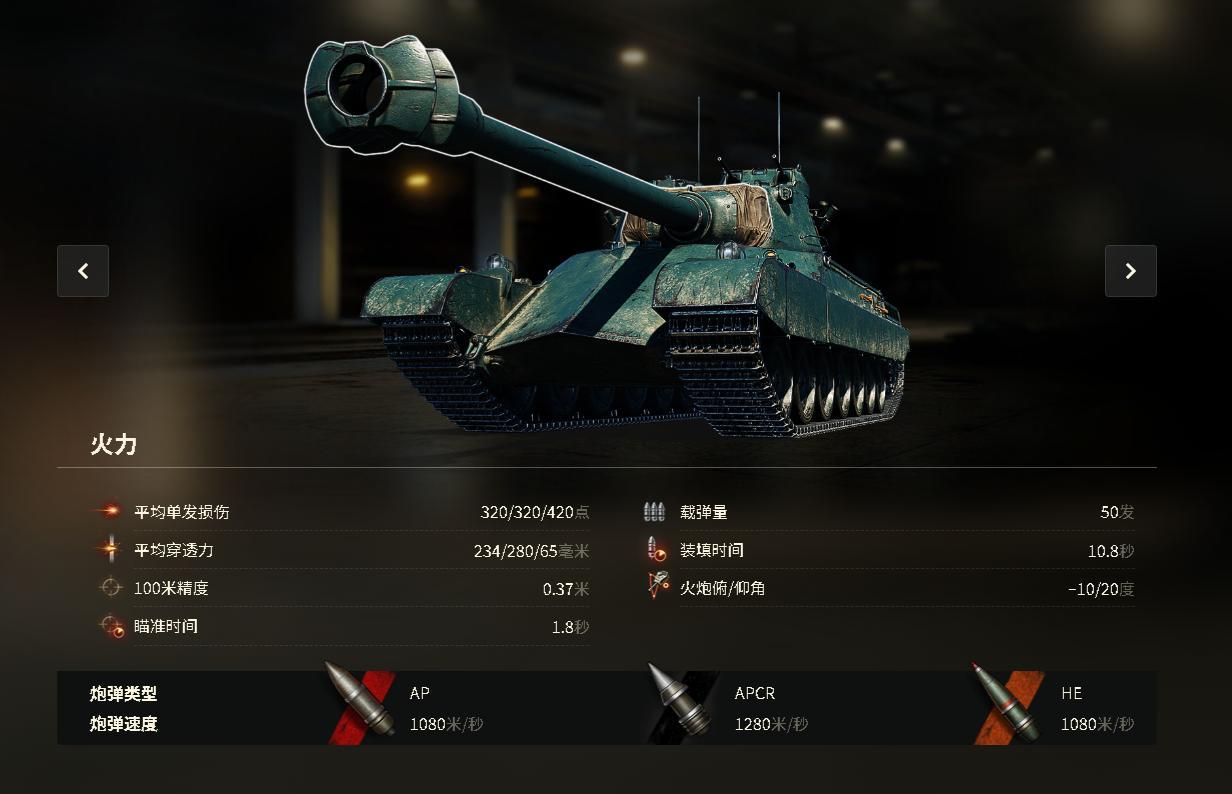Go to the previous tank image
This screenshot has height=794, width=1232.
point(83,271)
